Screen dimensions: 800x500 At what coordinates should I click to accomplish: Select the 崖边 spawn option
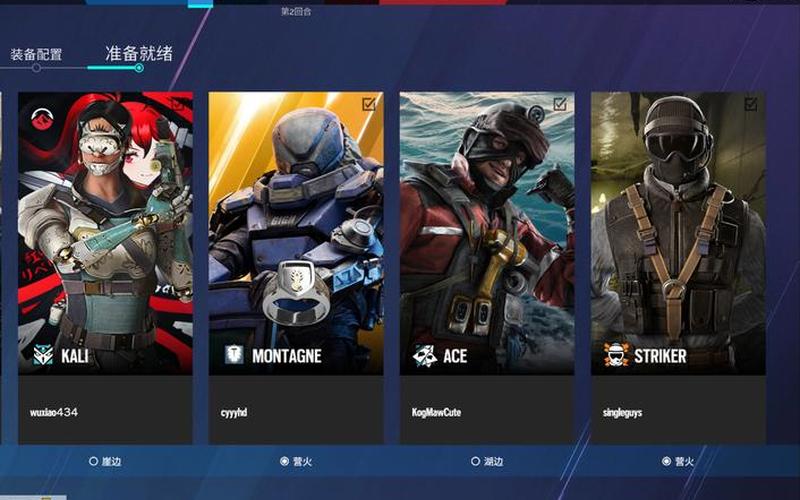(105, 461)
